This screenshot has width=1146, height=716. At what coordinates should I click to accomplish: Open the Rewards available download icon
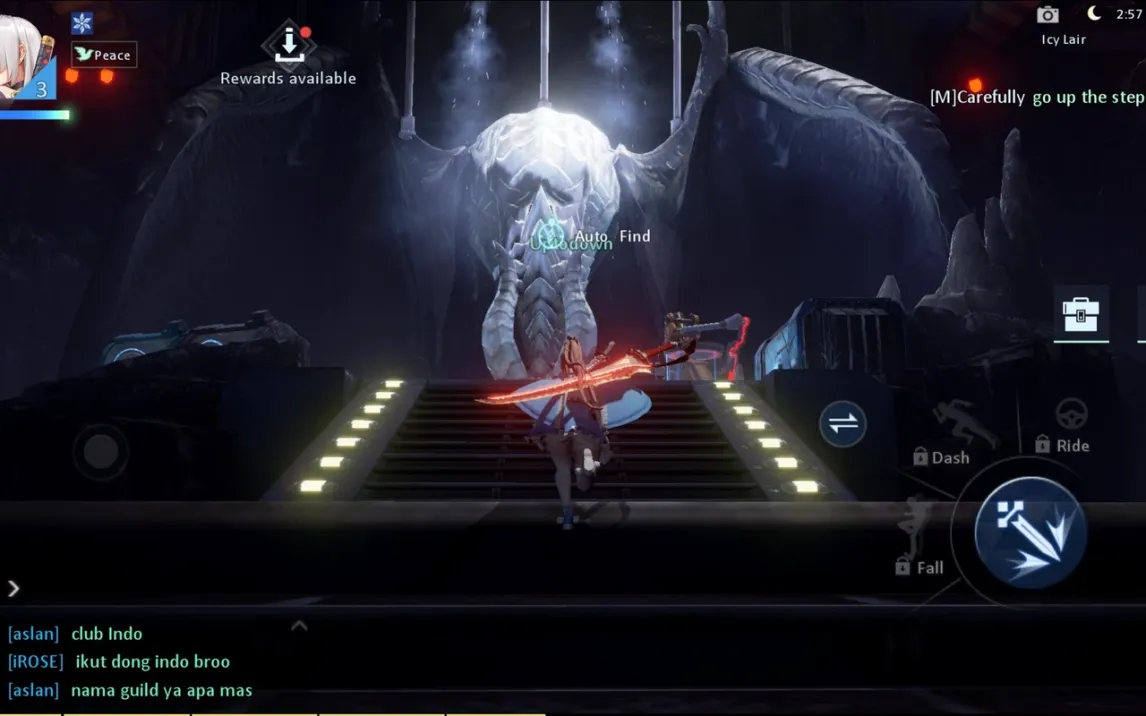click(288, 44)
